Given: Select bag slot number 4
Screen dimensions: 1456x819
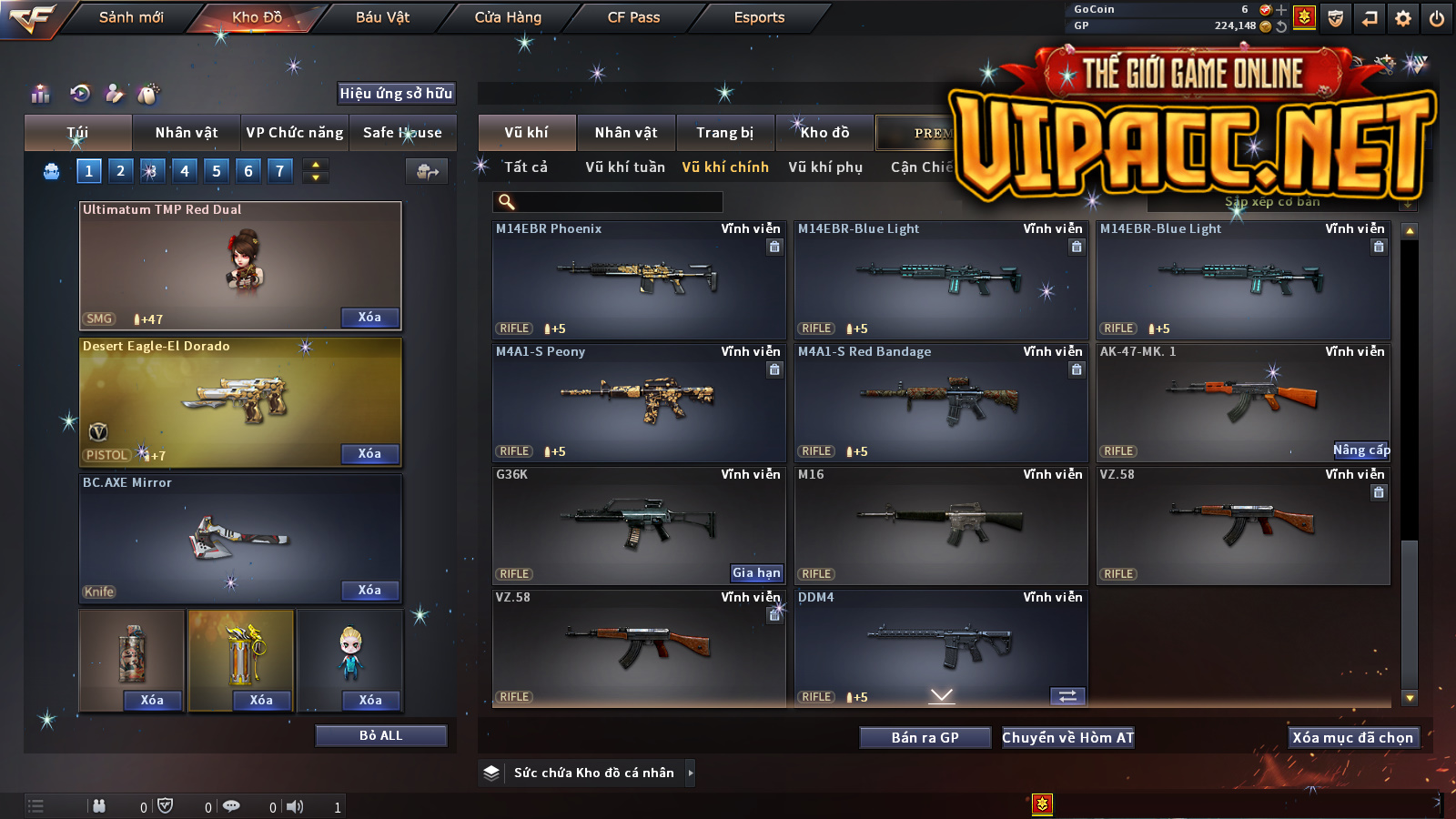Looking at the screenshot, I should click(185, 171).
